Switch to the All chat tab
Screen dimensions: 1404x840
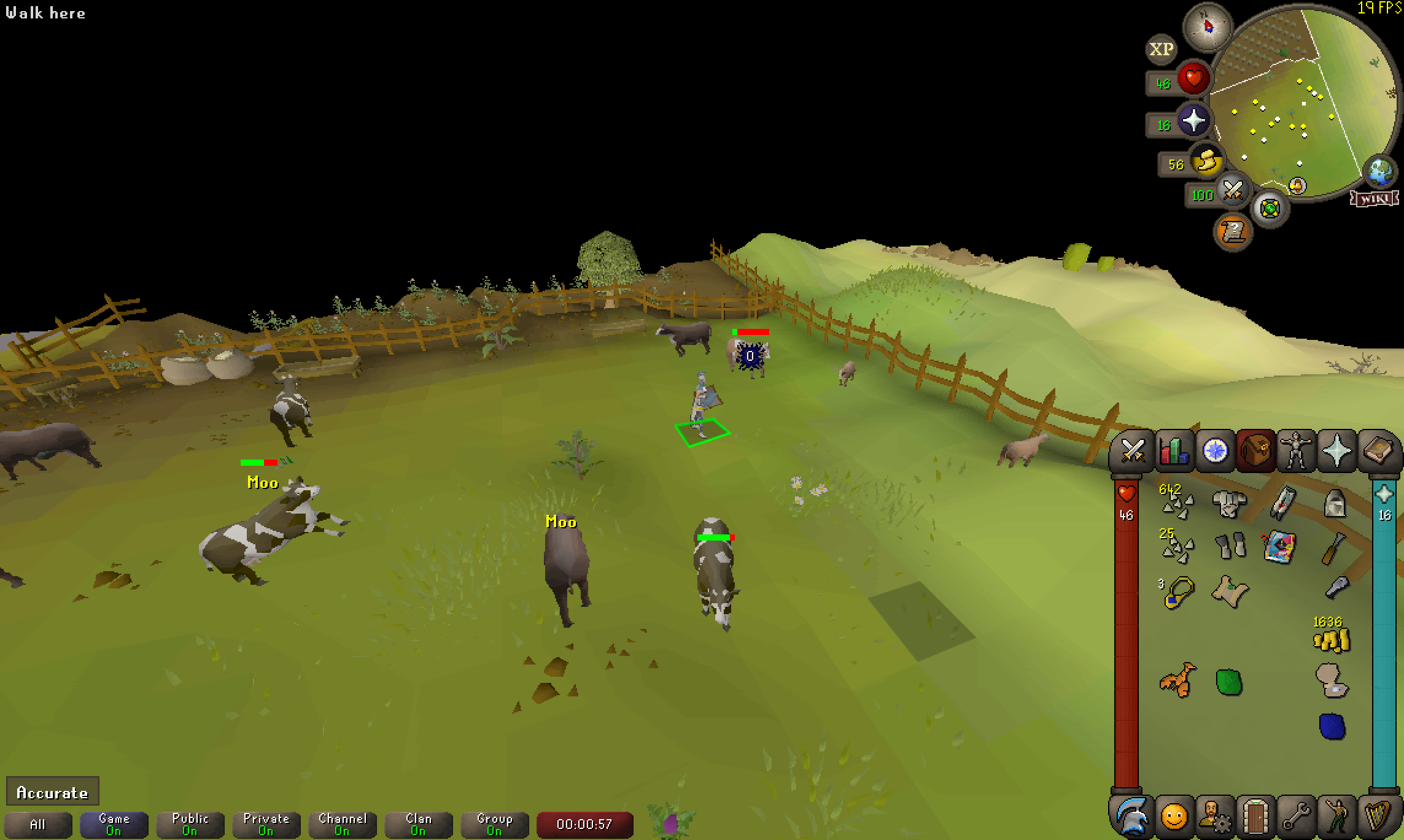(x=39, y=824)
